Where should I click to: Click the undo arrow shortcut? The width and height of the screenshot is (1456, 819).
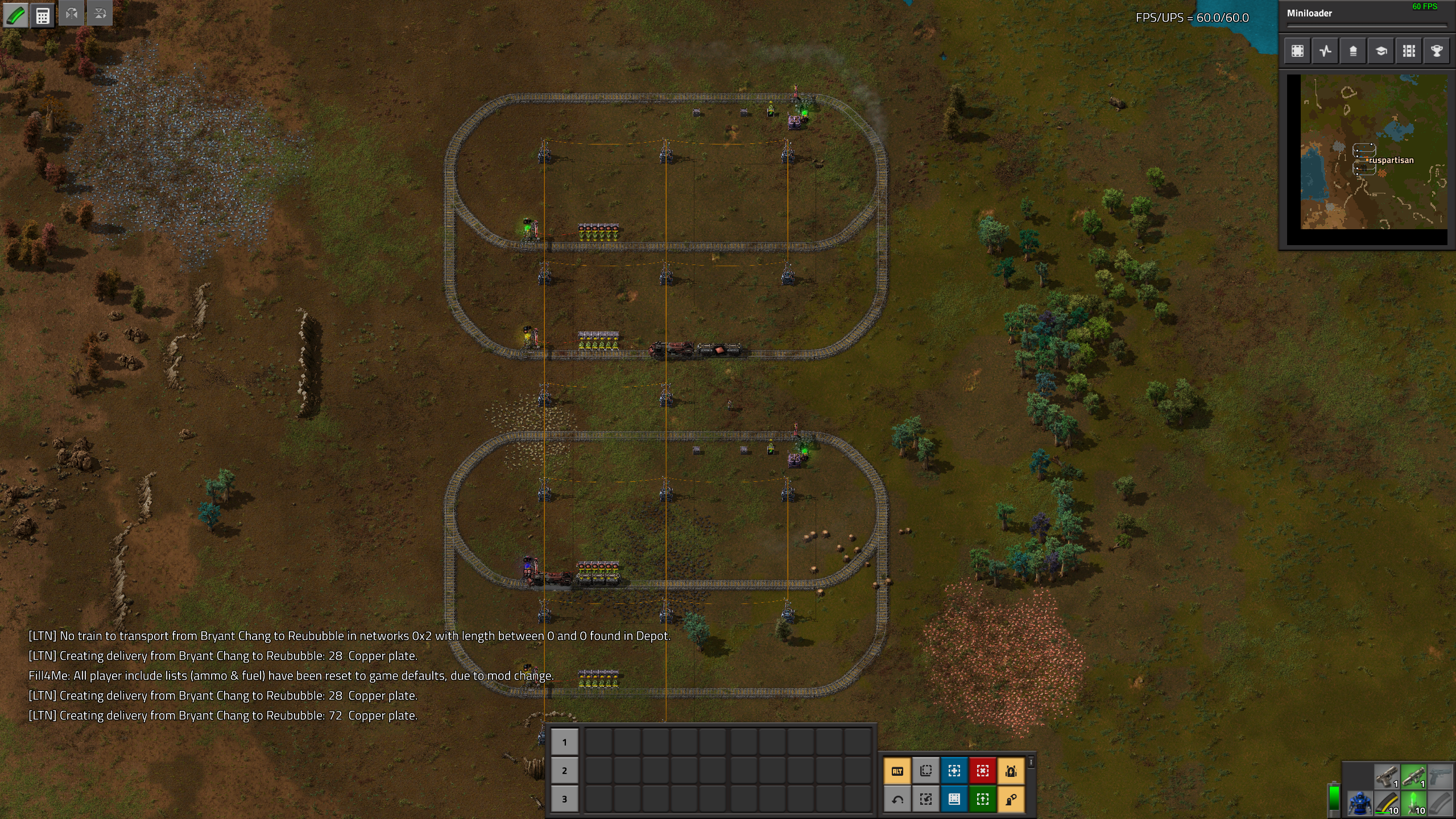(897, 800)
